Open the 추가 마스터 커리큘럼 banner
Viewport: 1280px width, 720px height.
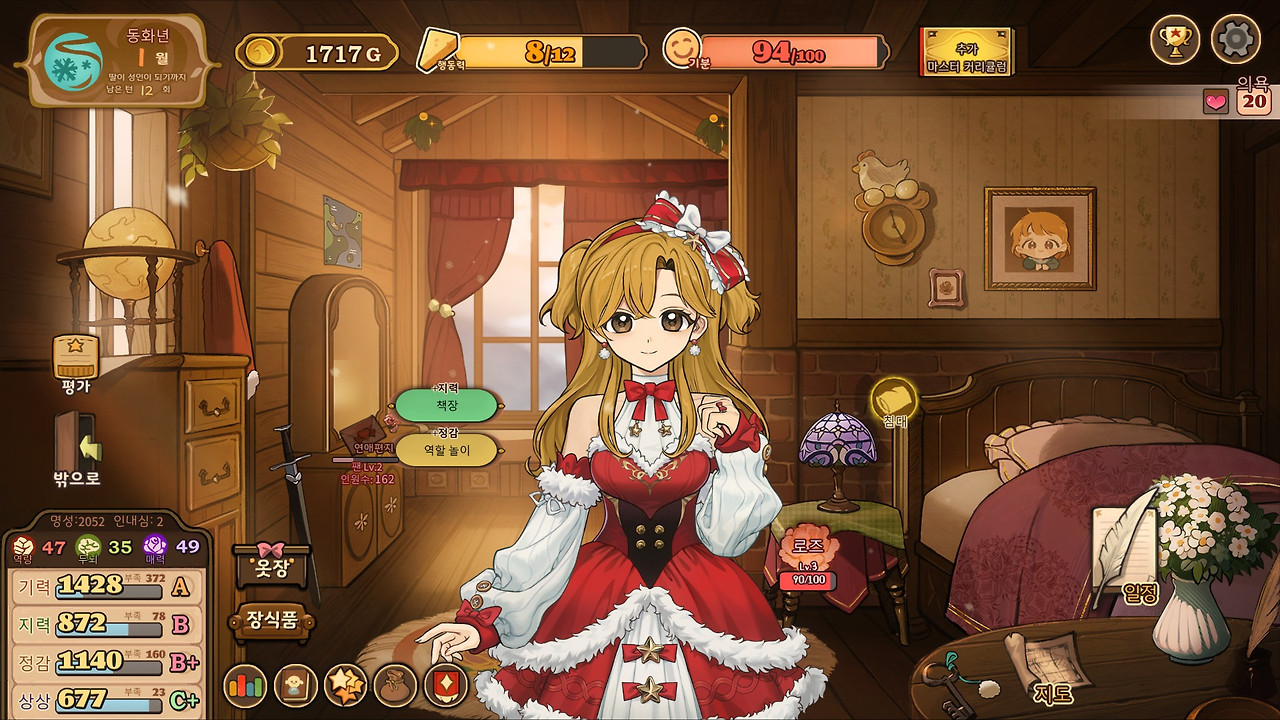point(966,52)
